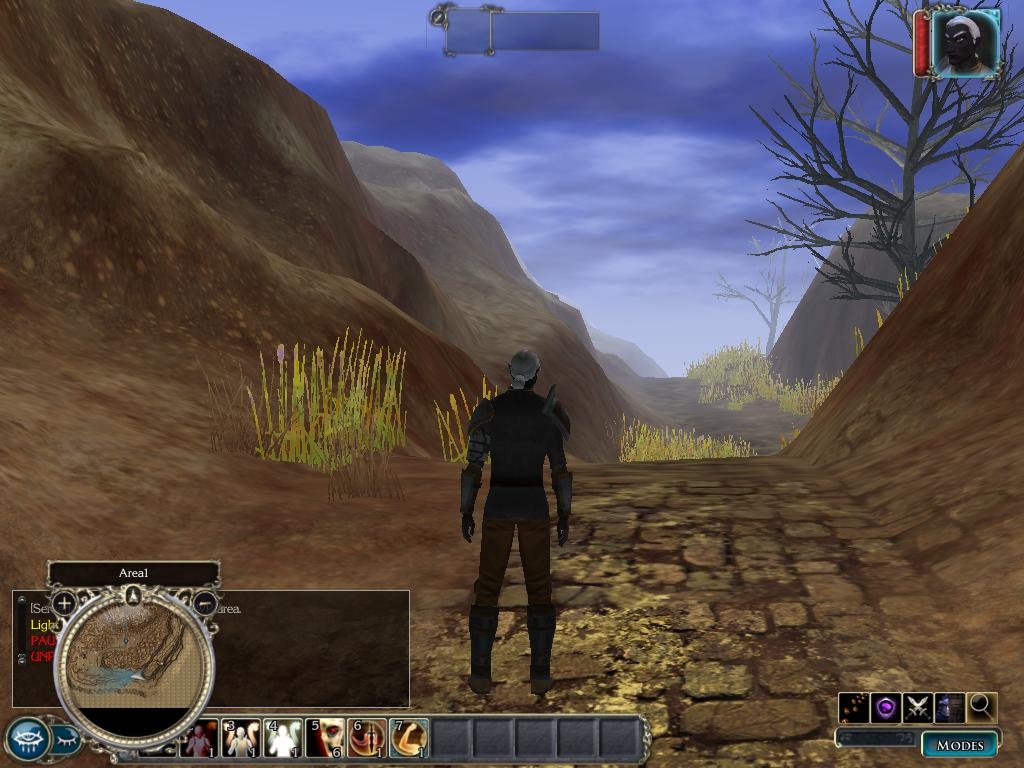
Task: Use the sword ability in slot 6
Action: pos(367,739)
